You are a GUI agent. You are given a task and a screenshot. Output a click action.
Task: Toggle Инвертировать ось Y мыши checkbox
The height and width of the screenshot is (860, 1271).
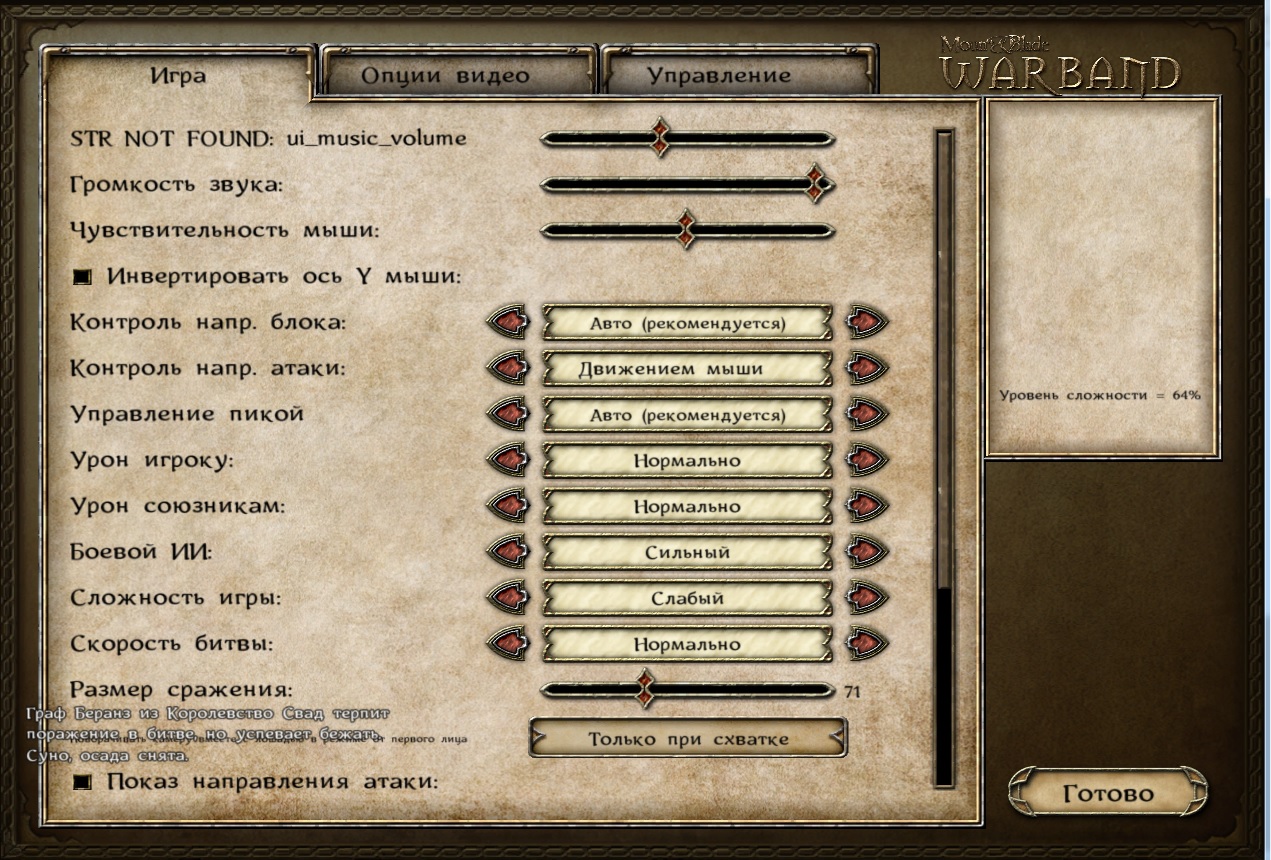click(83, 277)
